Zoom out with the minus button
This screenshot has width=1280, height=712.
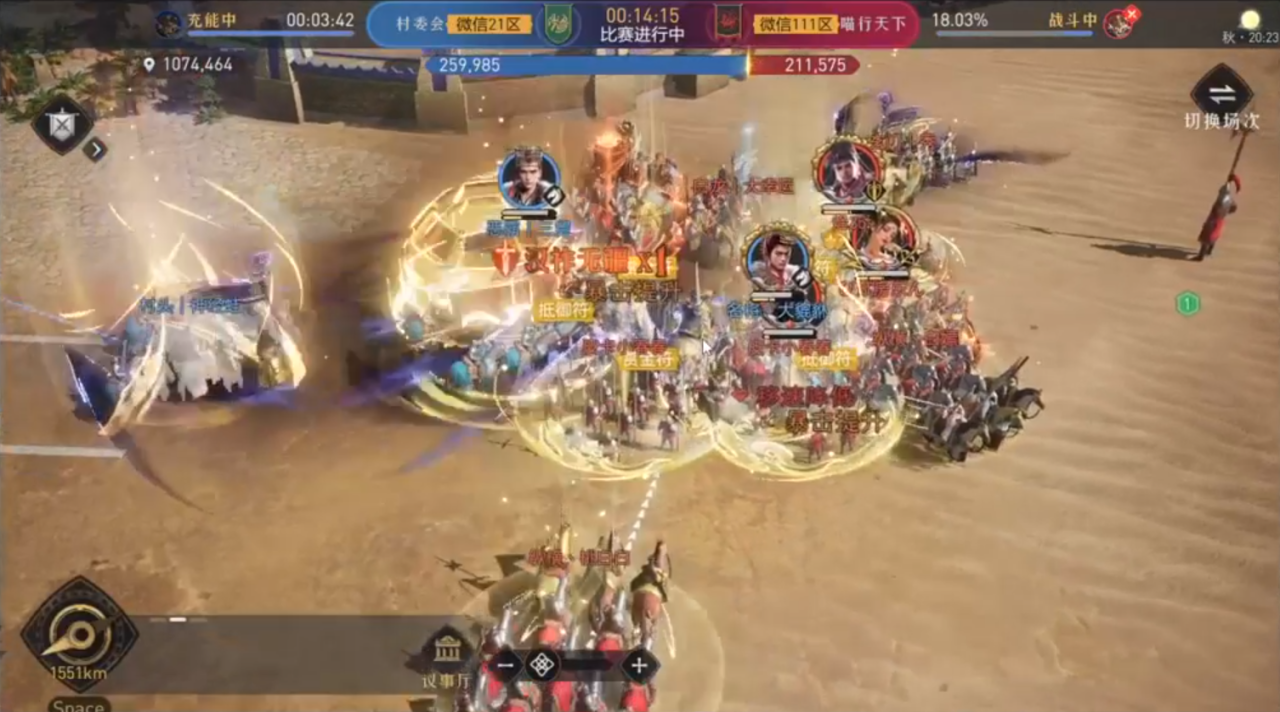[x=506, y=665]
